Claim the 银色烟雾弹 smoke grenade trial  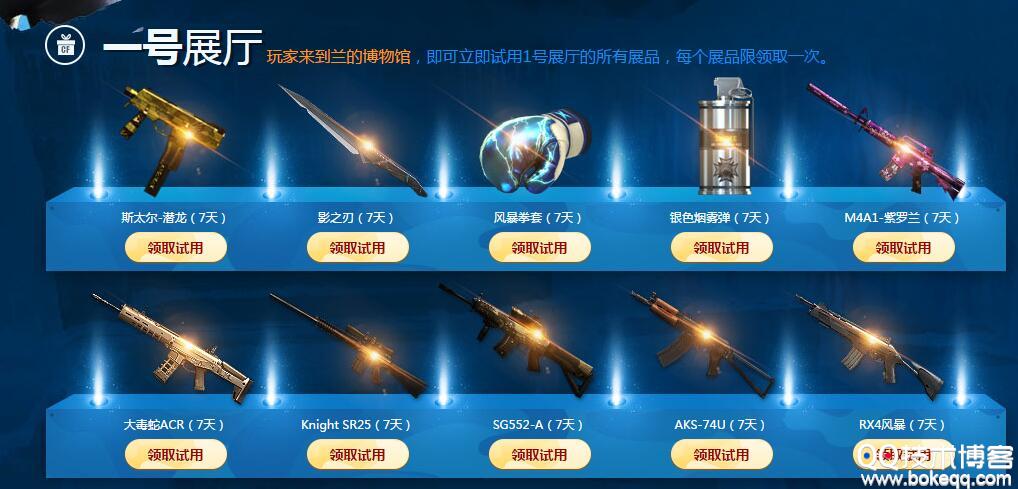coord(721,247)
